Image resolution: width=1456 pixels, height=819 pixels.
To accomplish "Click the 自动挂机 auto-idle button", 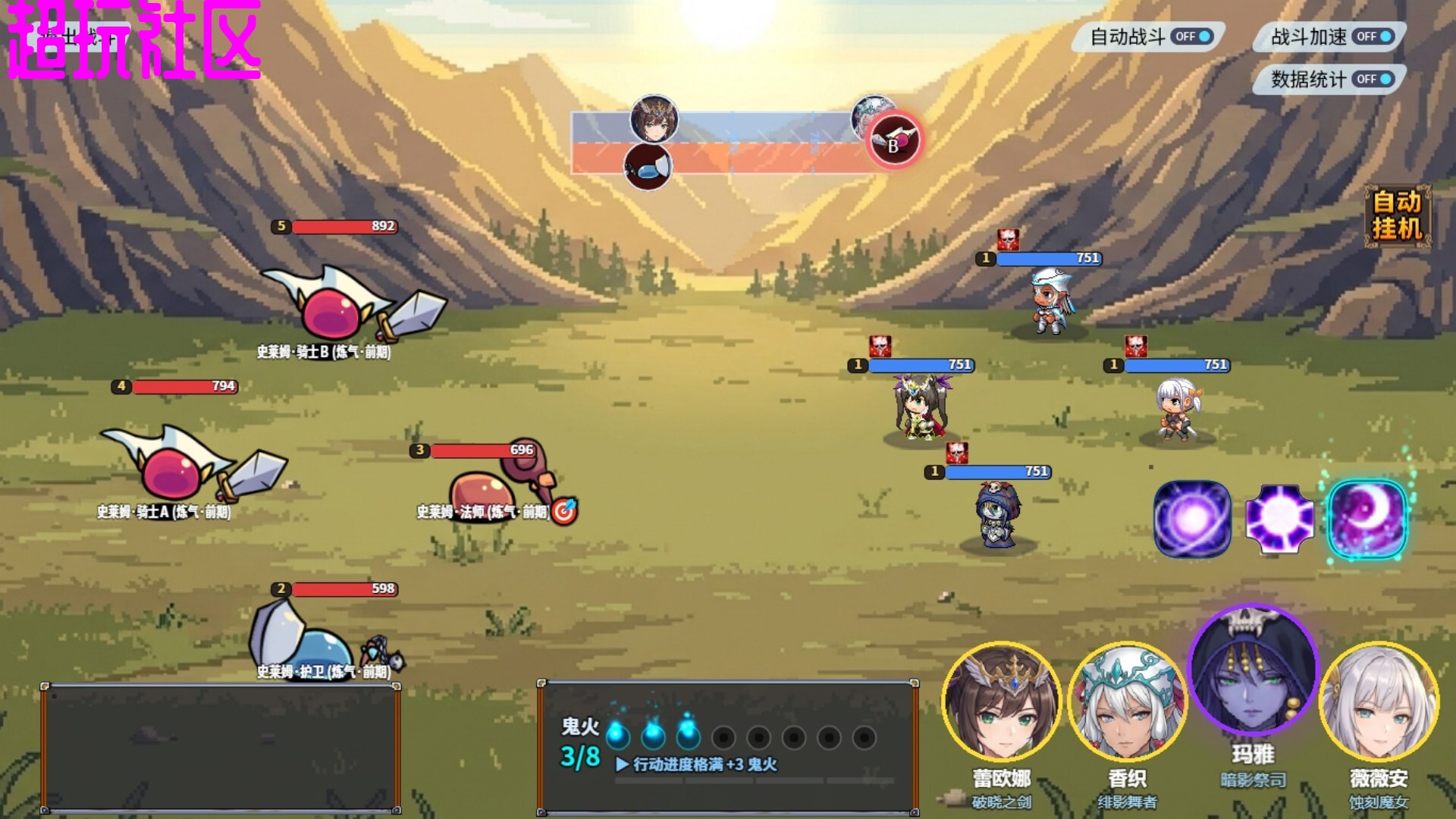I will (x=1397, y=215).
